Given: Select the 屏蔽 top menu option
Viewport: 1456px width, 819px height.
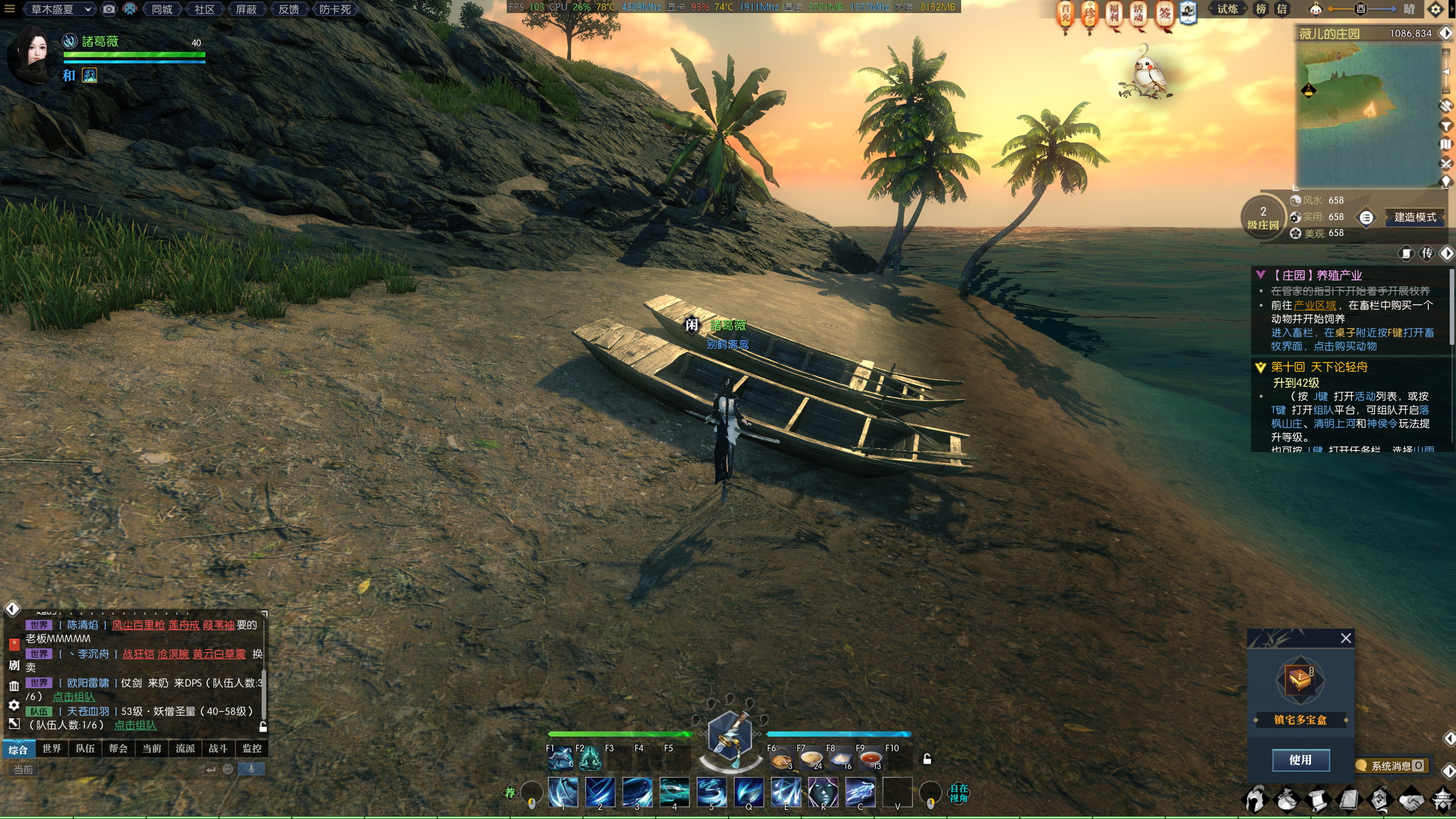Looking at the screenshot, I should (x=246, y=9).
